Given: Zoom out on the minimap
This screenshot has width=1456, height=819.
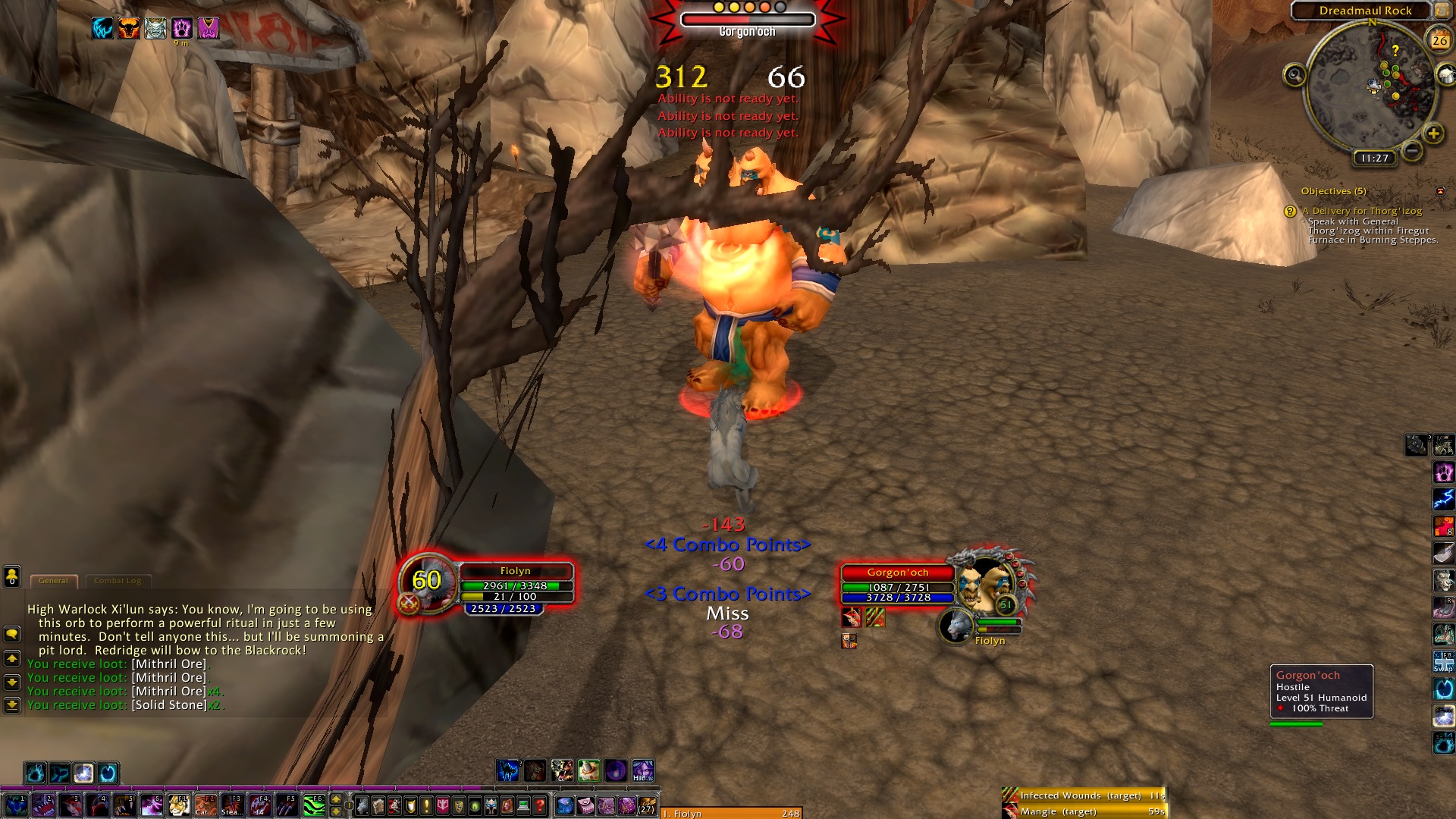Looking at the screenshot, I should coord(1411,151).
